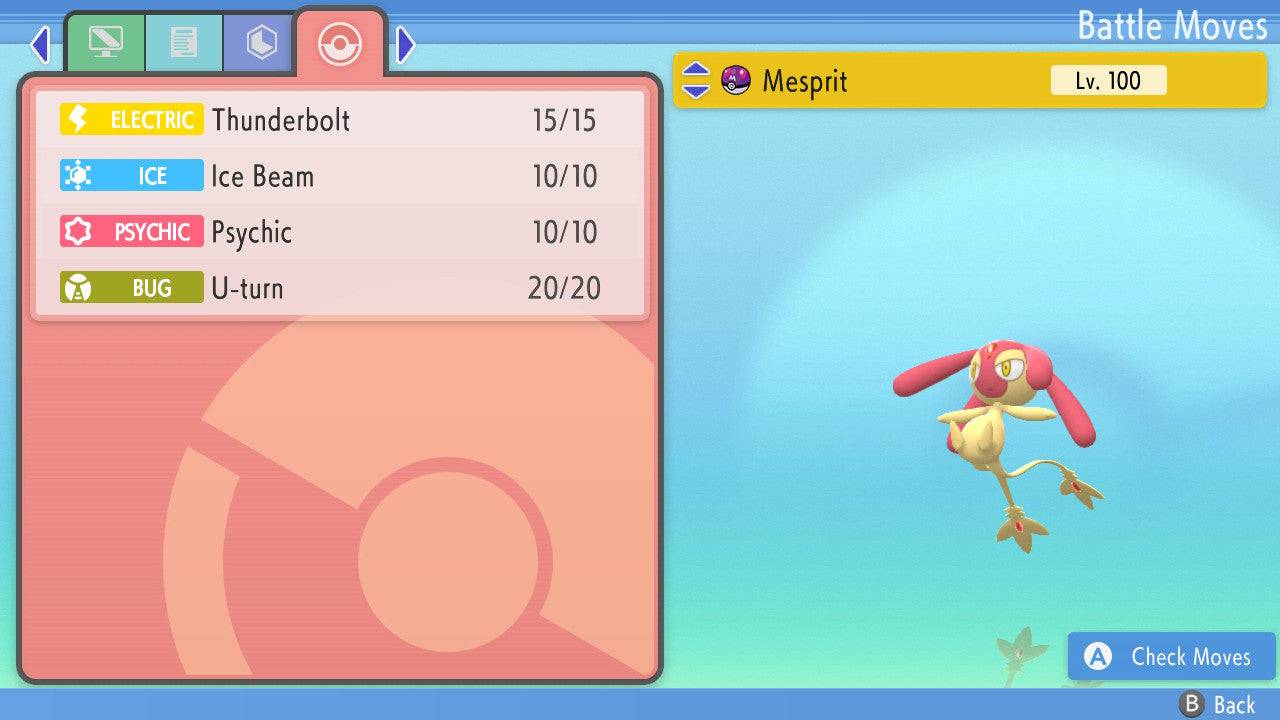Choose the Ice Beam move

[340, 176]
